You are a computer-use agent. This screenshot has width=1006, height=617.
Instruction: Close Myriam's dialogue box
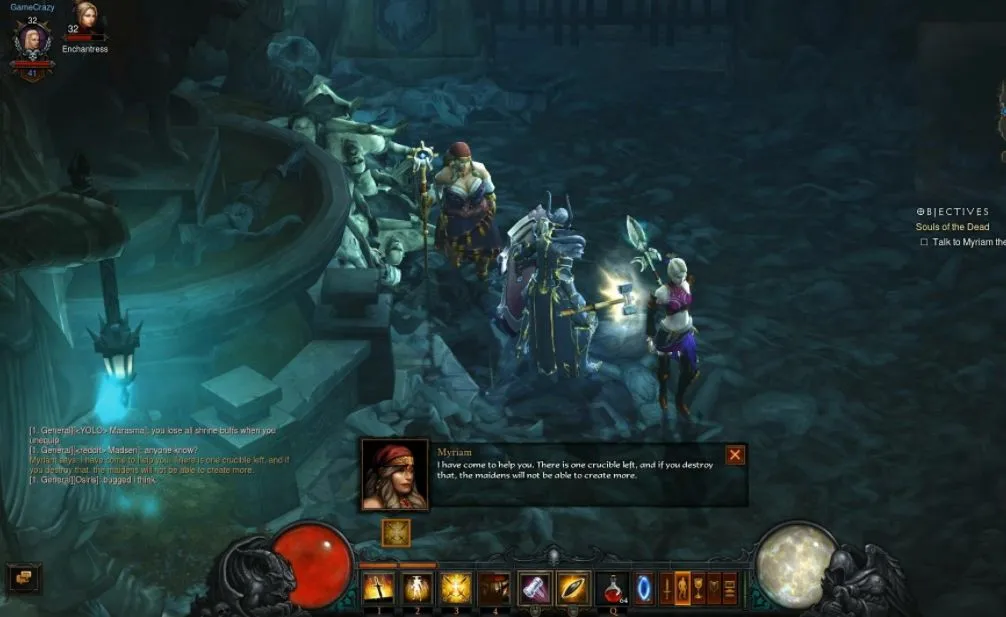click(x=735, y=455)
